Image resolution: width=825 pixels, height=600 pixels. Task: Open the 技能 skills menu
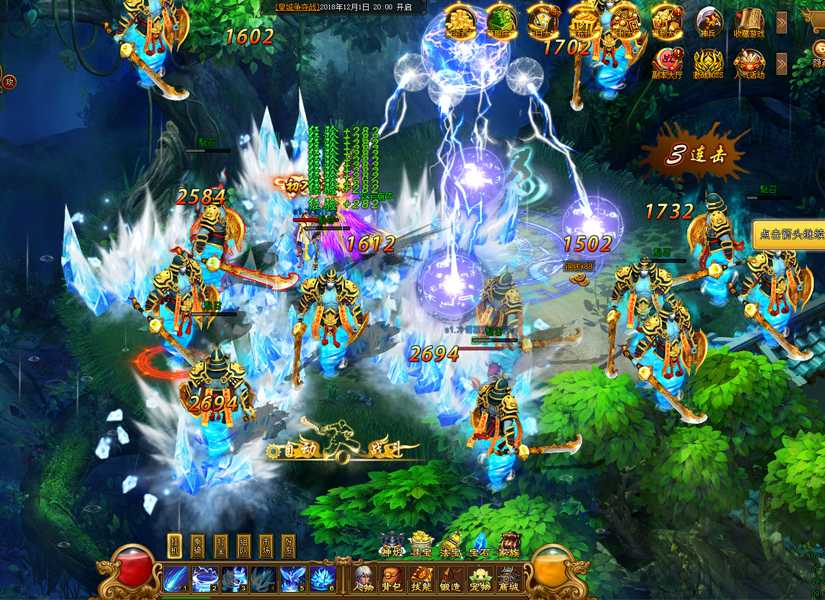pos(422,579)
